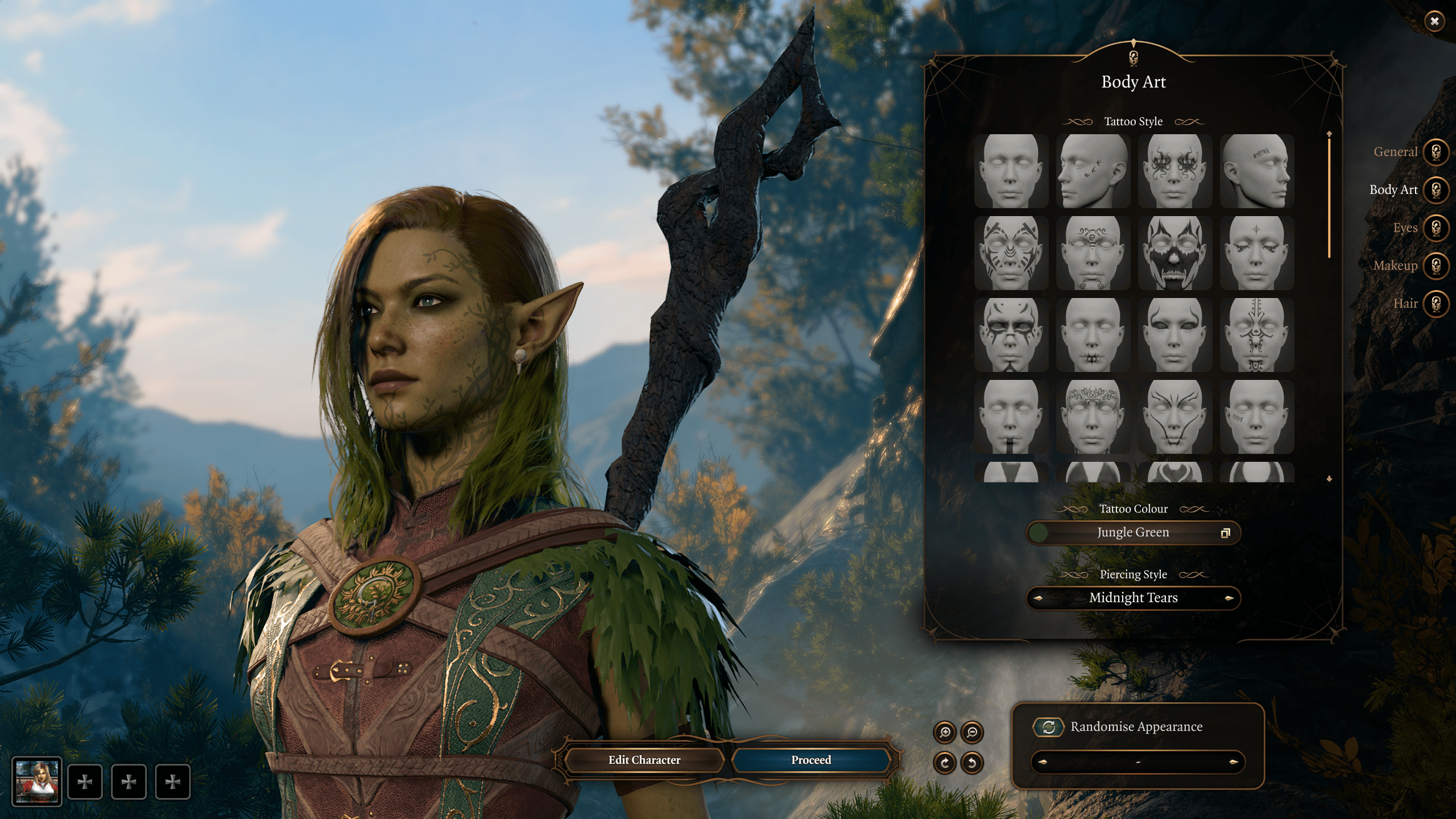
Task: Select the ornate forehead crown tattoo
Action: click(x=1093, y=417)
